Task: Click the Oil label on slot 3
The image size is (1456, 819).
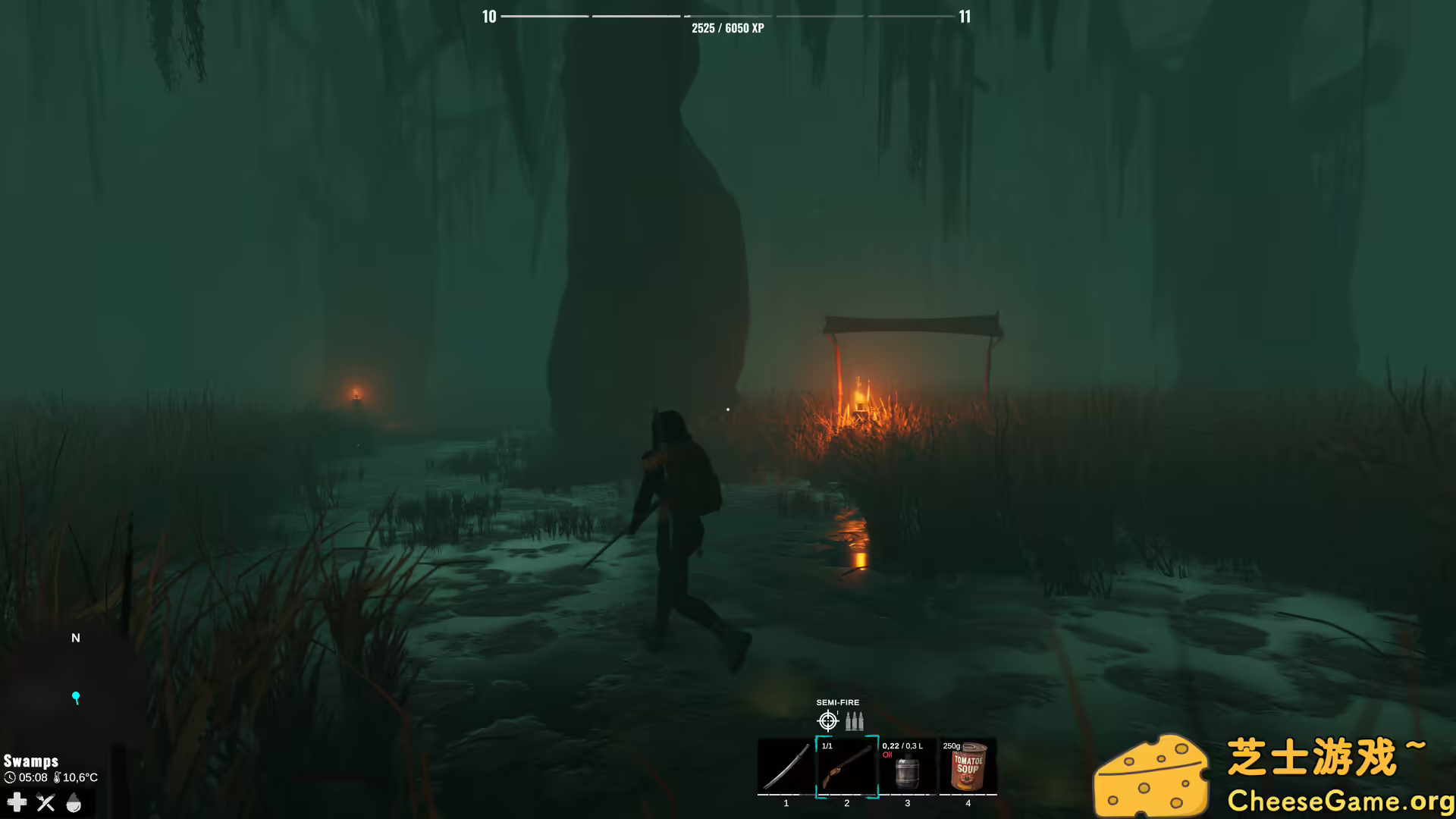Action: [887, 755]
